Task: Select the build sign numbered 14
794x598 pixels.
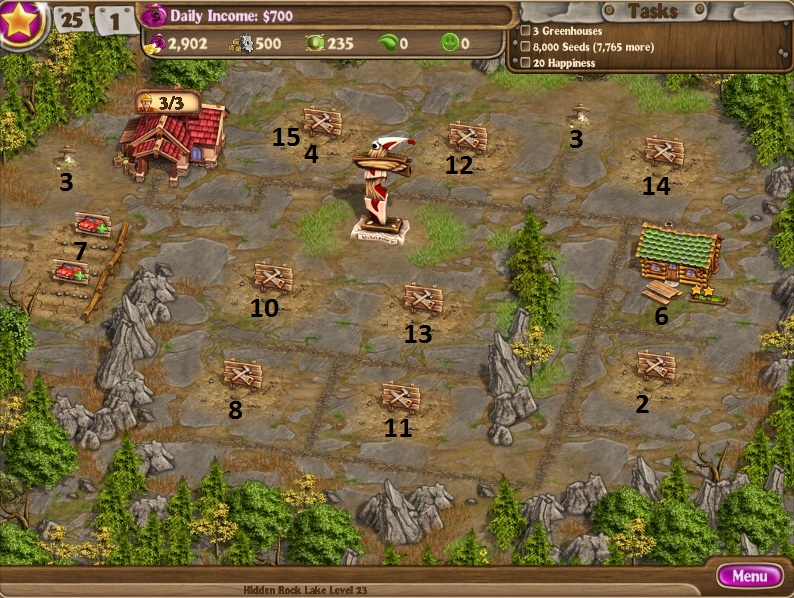Action: click(663, 151)
